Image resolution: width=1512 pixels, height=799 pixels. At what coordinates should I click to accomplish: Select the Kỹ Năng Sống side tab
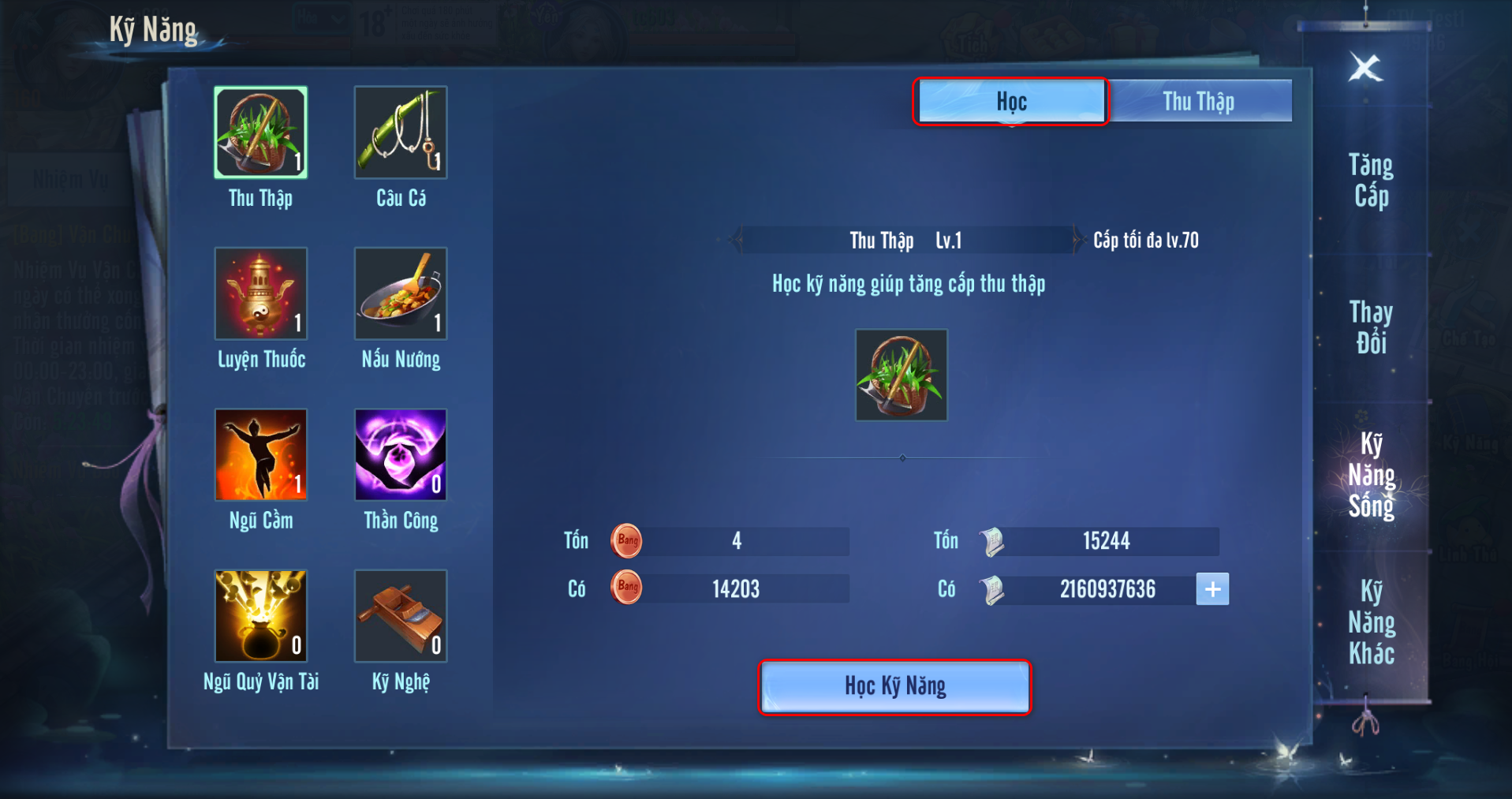pyautogui.click(x=1371, y=475)
